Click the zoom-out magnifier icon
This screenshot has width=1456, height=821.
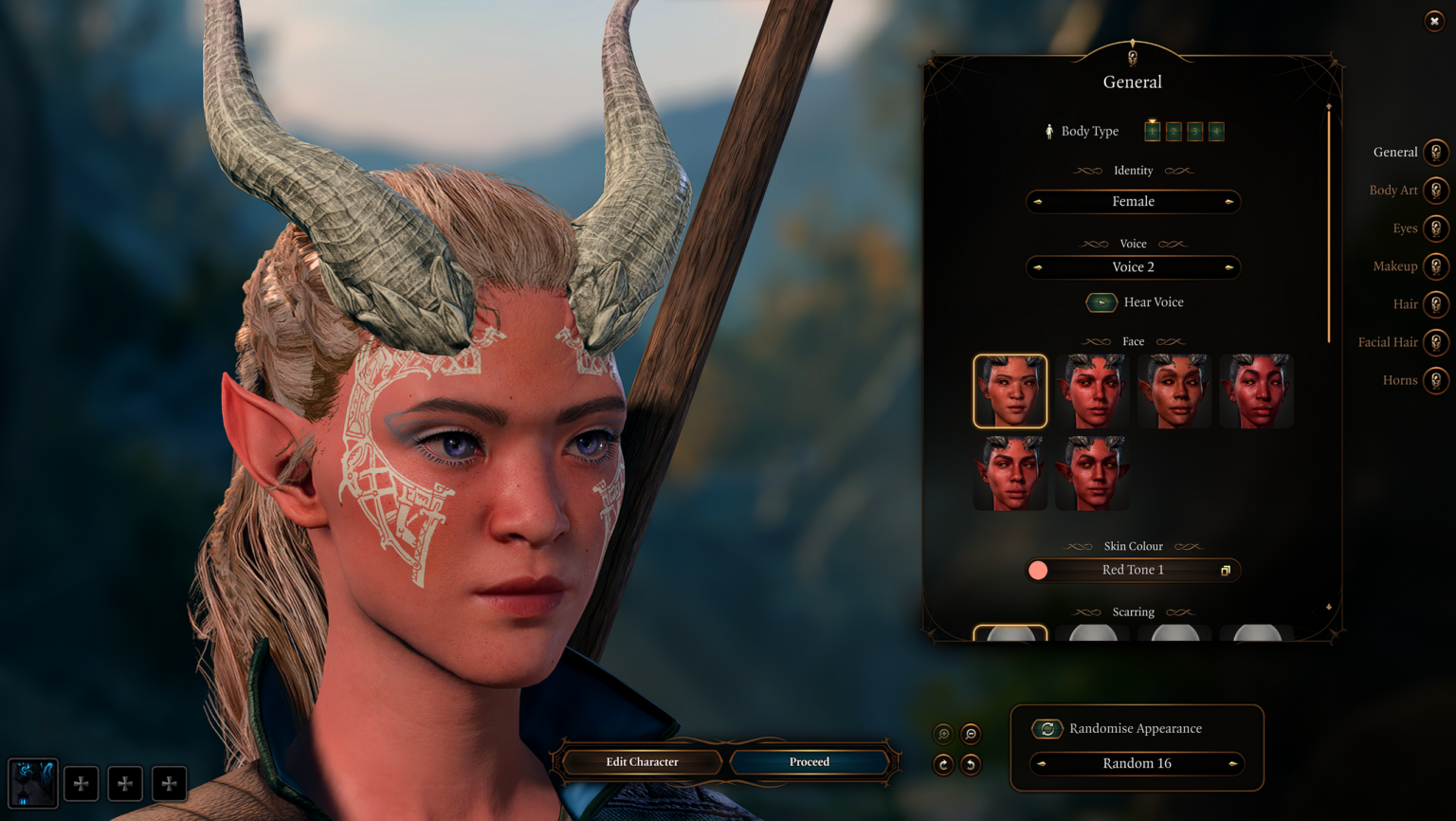click(x=971, y=734)
